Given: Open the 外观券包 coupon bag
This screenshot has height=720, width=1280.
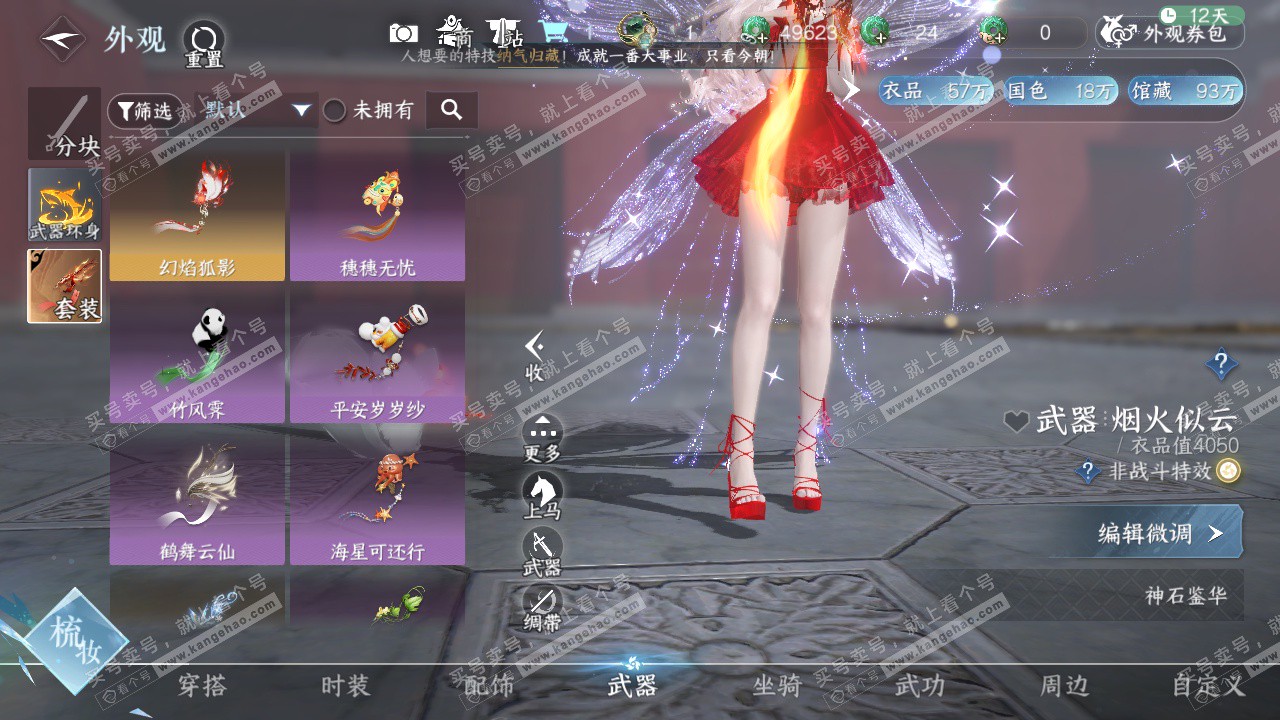Looking at the screenshot, I should [1170, 33].
